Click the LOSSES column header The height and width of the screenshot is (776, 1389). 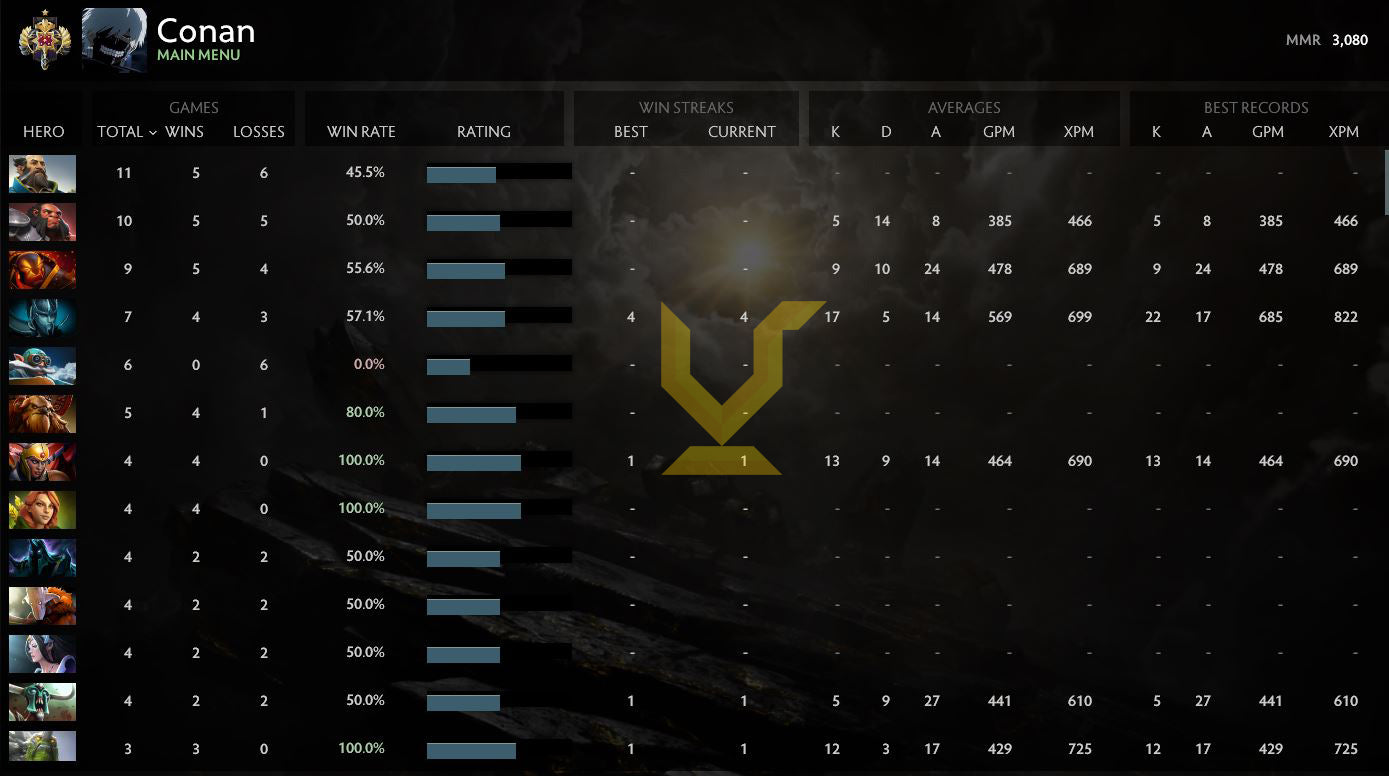259,131
